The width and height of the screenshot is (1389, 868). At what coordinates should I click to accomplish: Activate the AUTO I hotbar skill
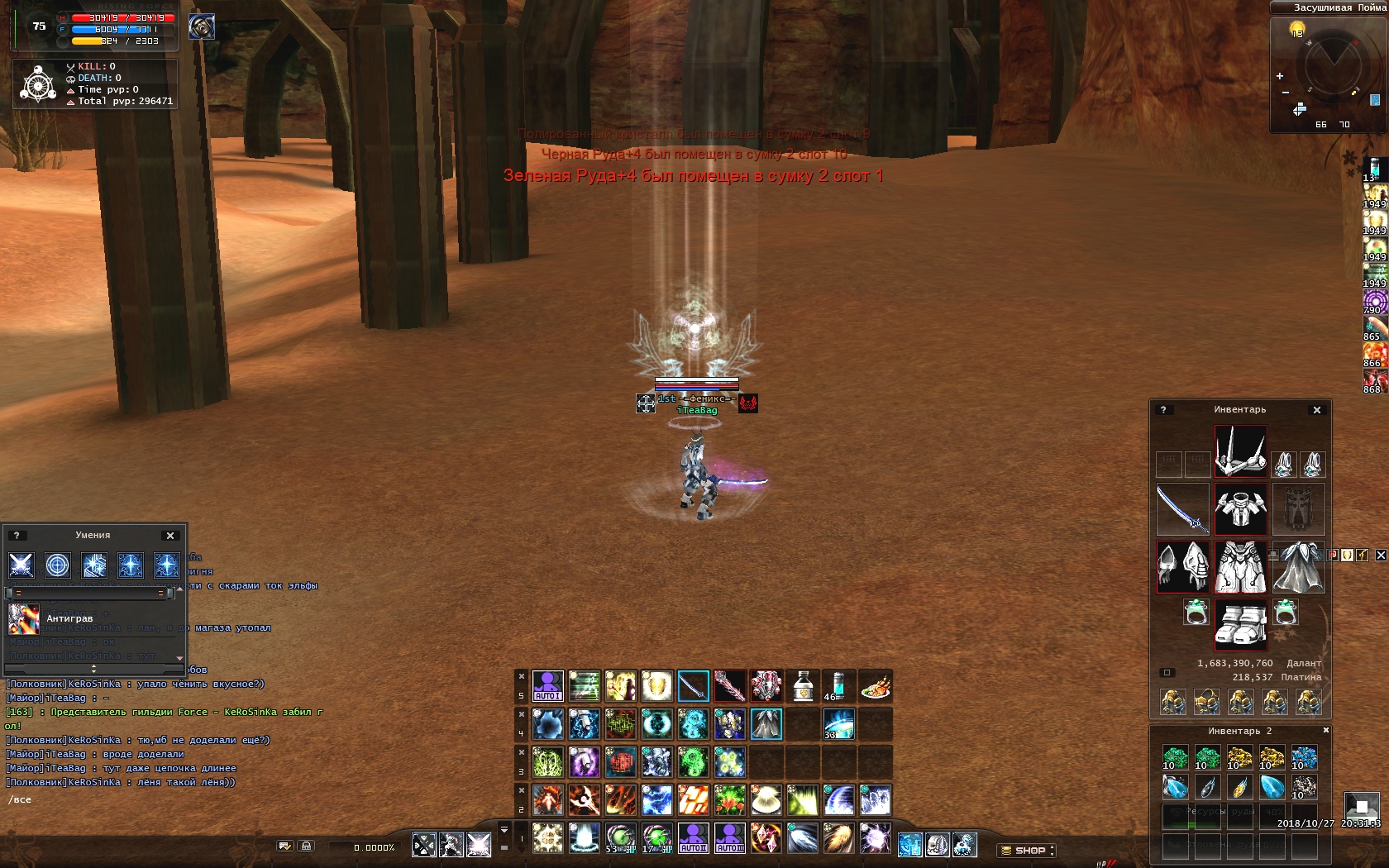click(547, 686)
